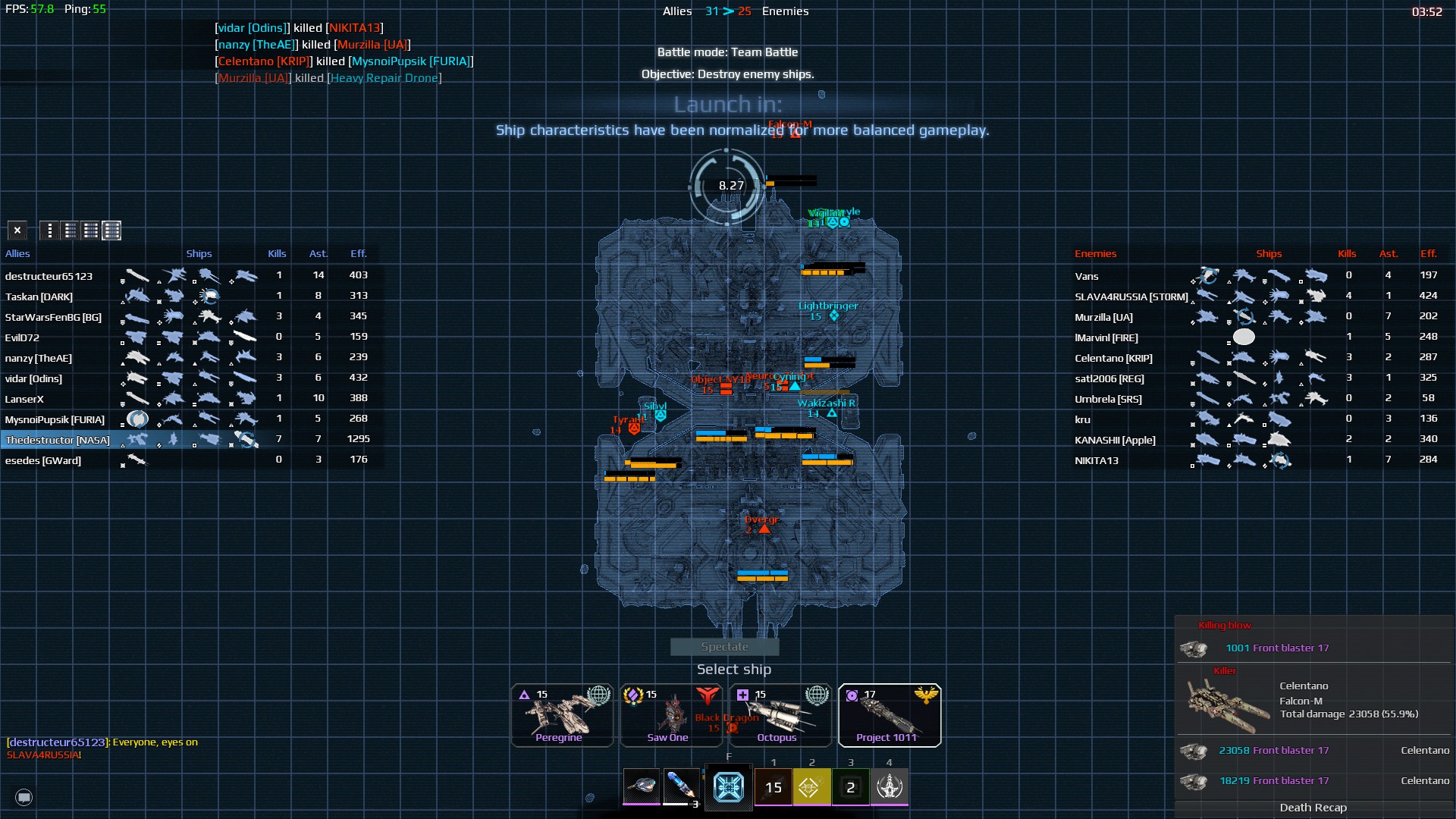This screenshot has height=819, width=1456.
Task: Select Thedestructor [NASA] row in Allies list
Action: [x=58, y=440]
